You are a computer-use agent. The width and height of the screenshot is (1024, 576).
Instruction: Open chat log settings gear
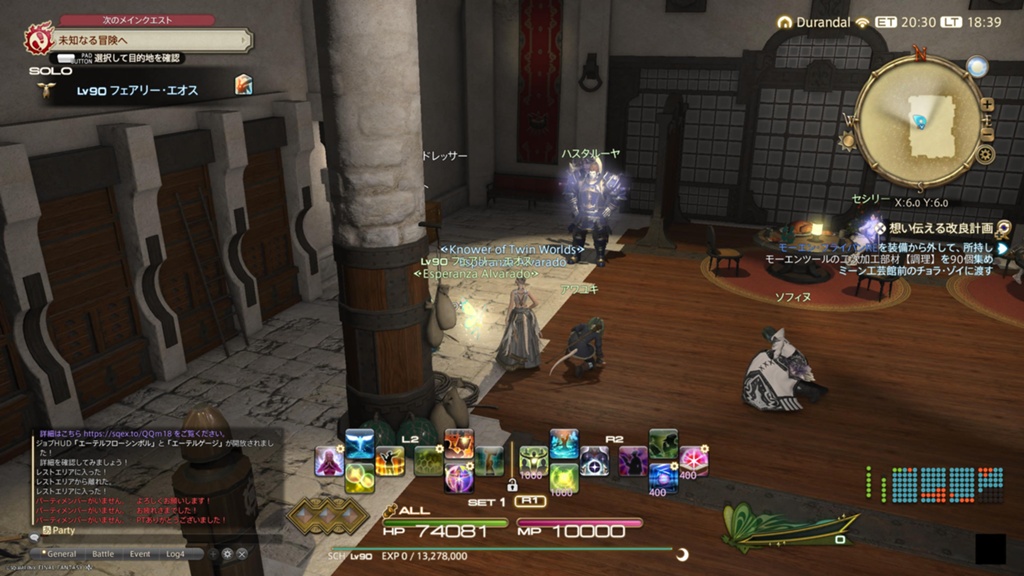(x=227, y=553)
